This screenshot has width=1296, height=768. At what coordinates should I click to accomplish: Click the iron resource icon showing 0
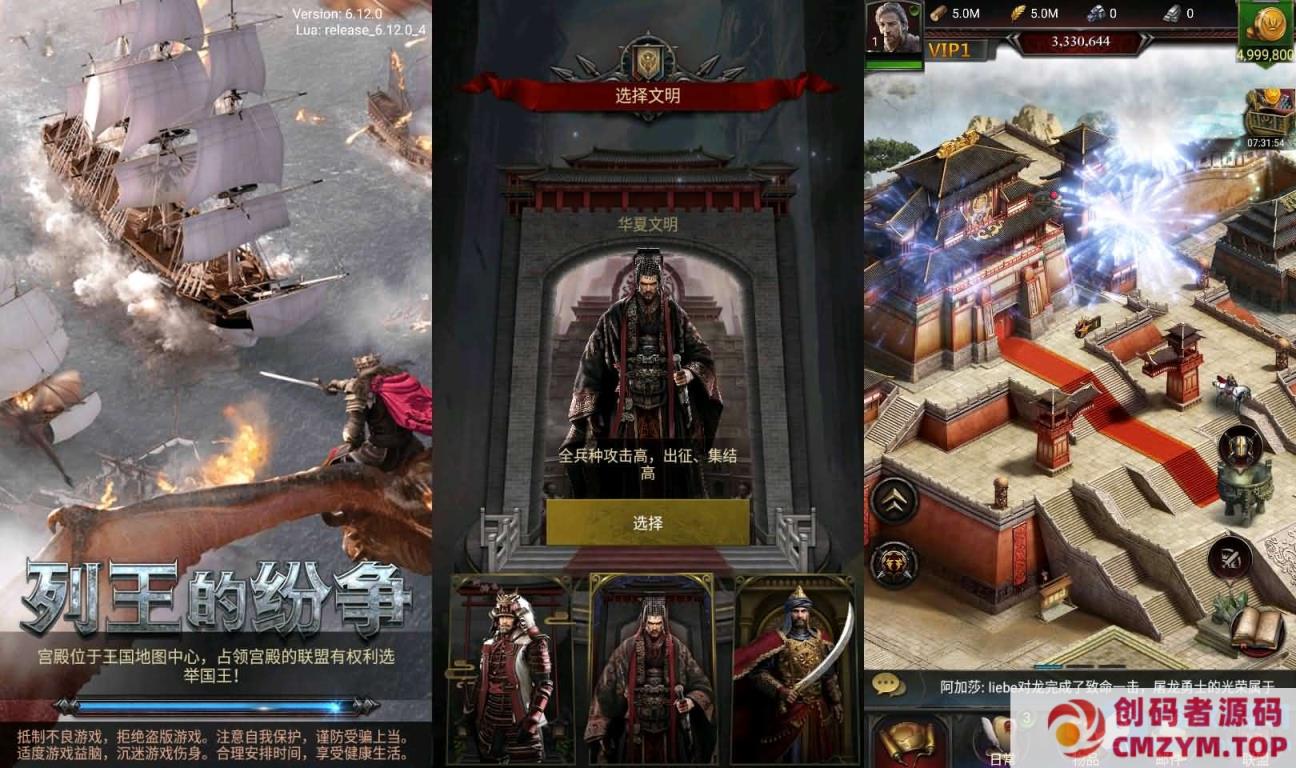pos(1170,13)
